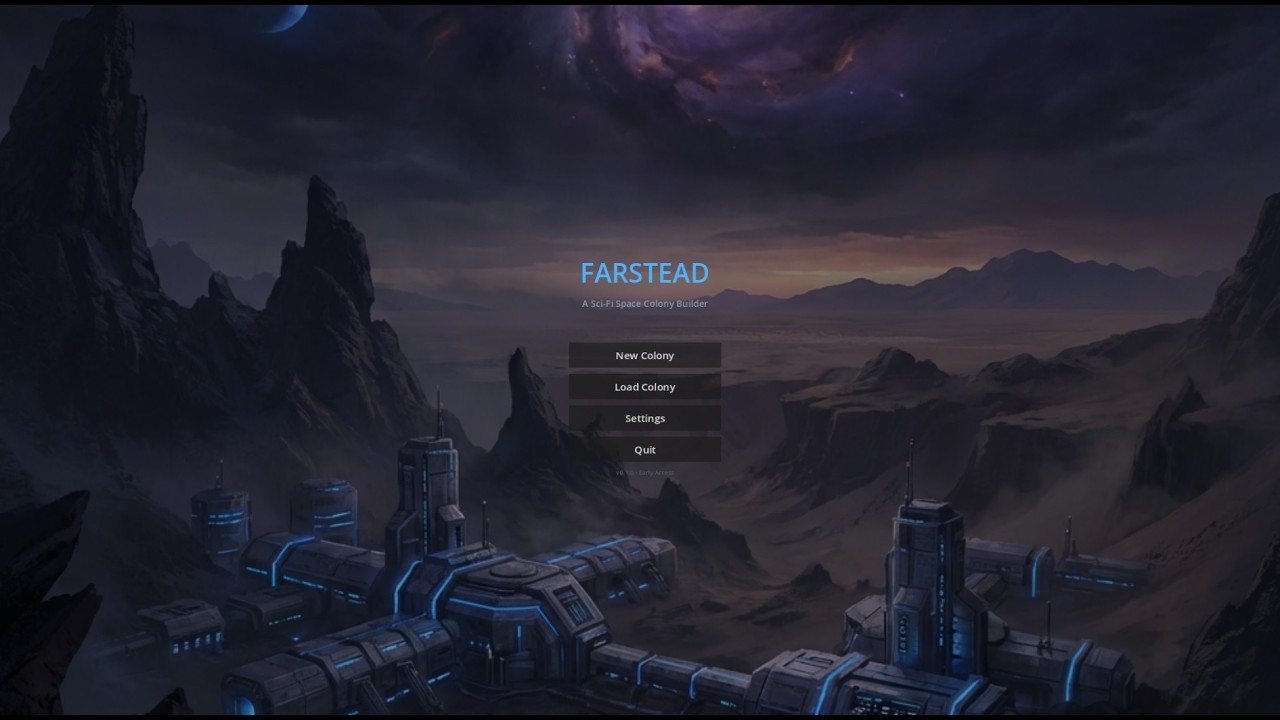Open the Load Colony menu
This screenshot has width=1280, height=720.
coord(645,387)
